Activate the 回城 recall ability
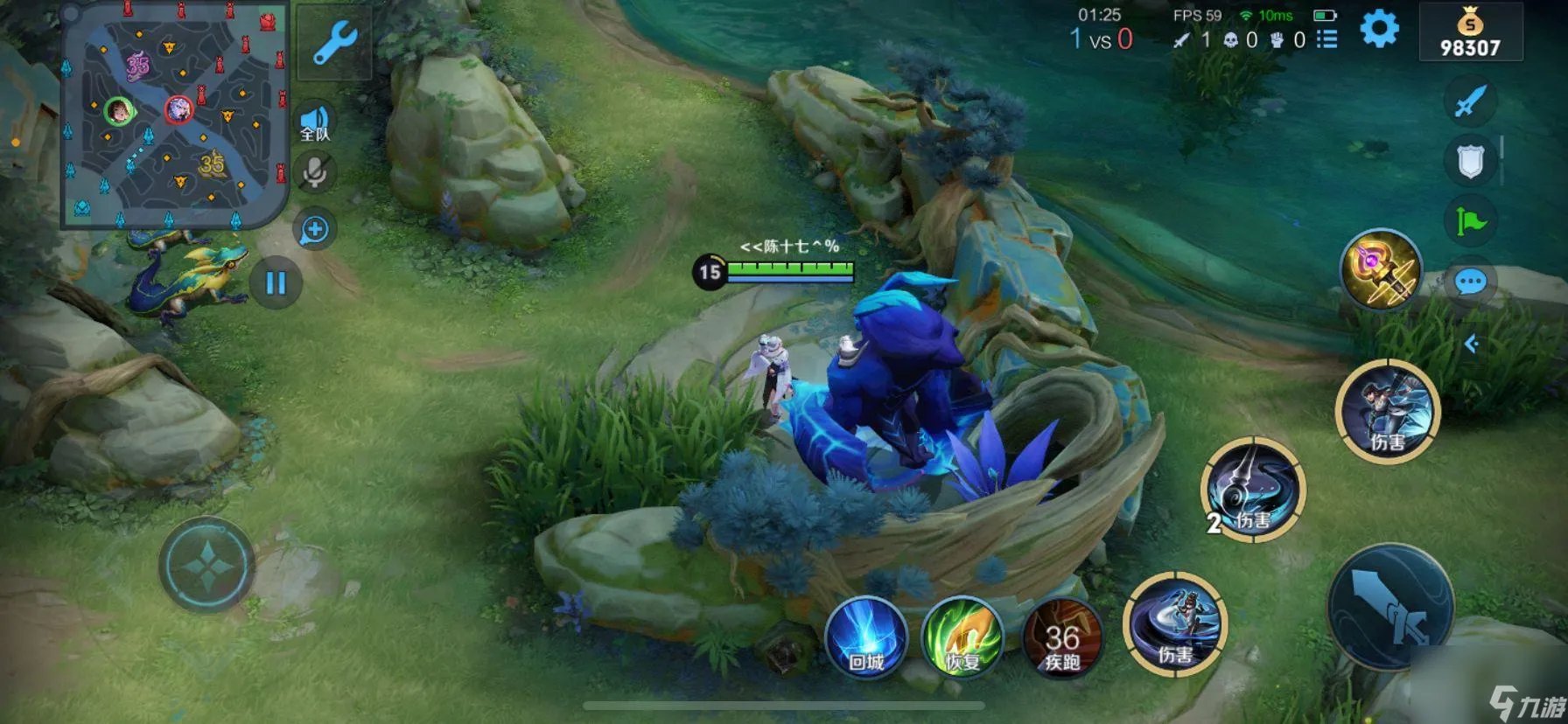 pos(865,637)
